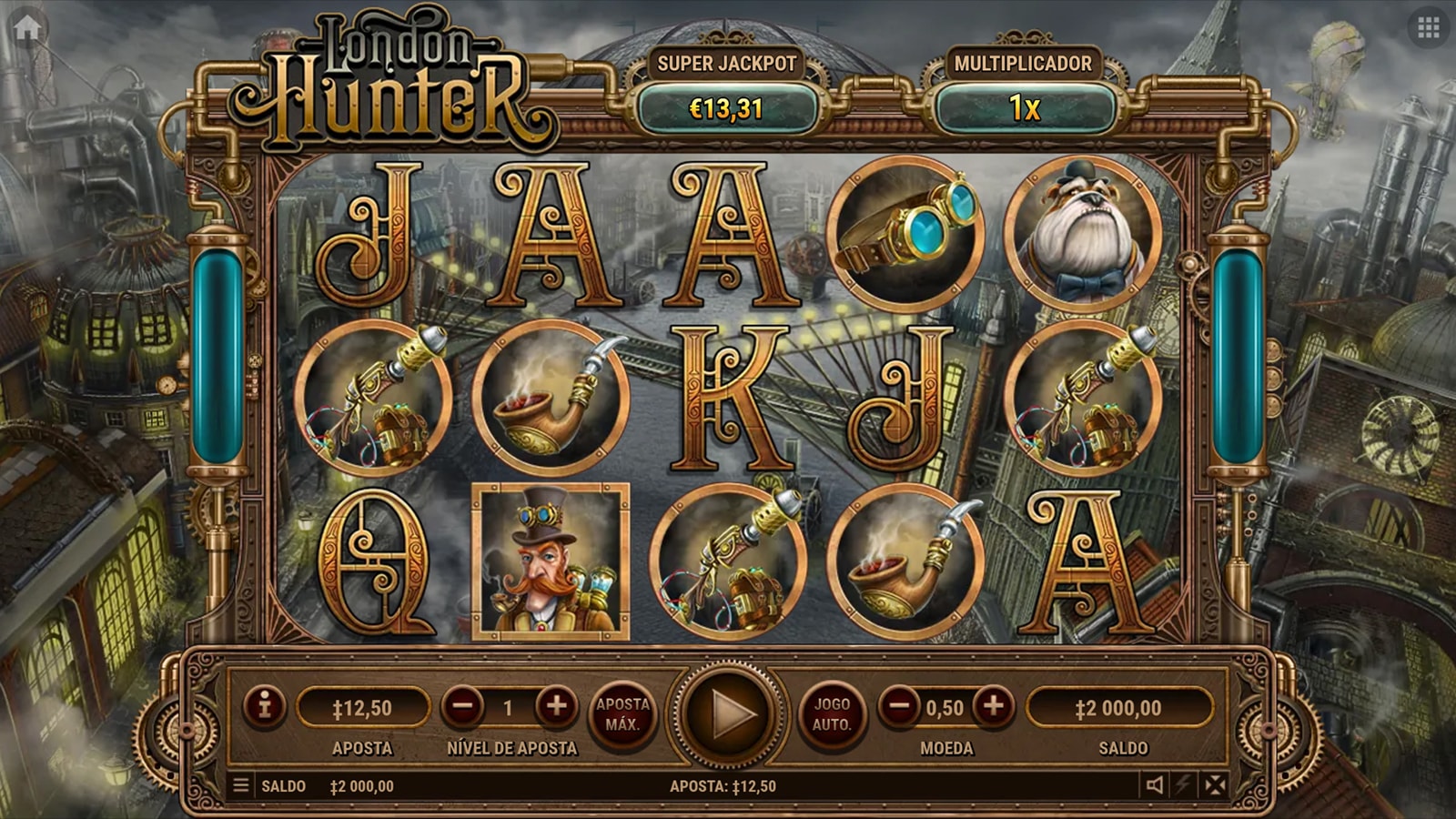Go to the home screen

(27, 28)
